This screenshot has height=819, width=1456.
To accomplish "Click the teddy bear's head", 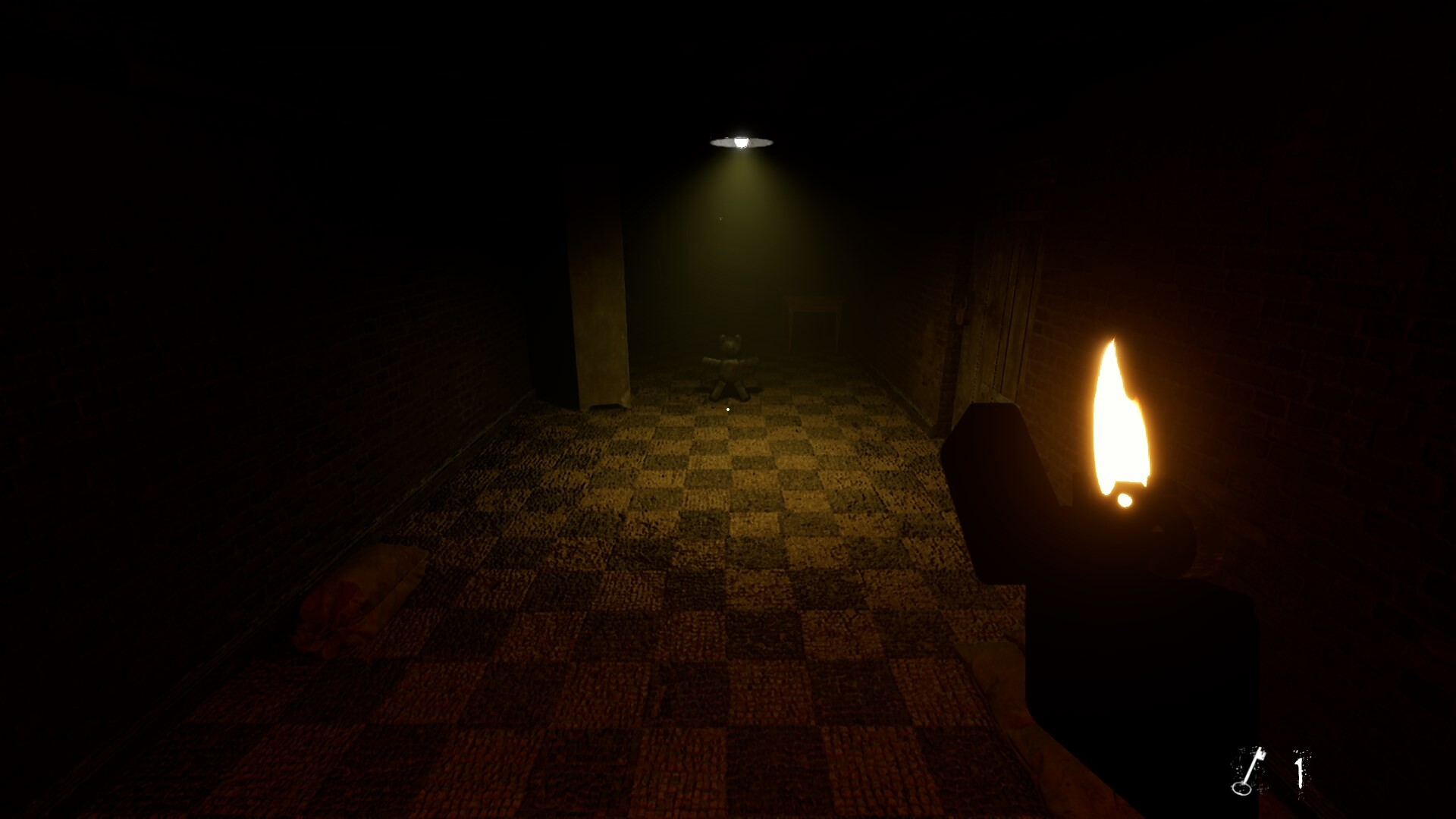I will click(x=730, y=344).
